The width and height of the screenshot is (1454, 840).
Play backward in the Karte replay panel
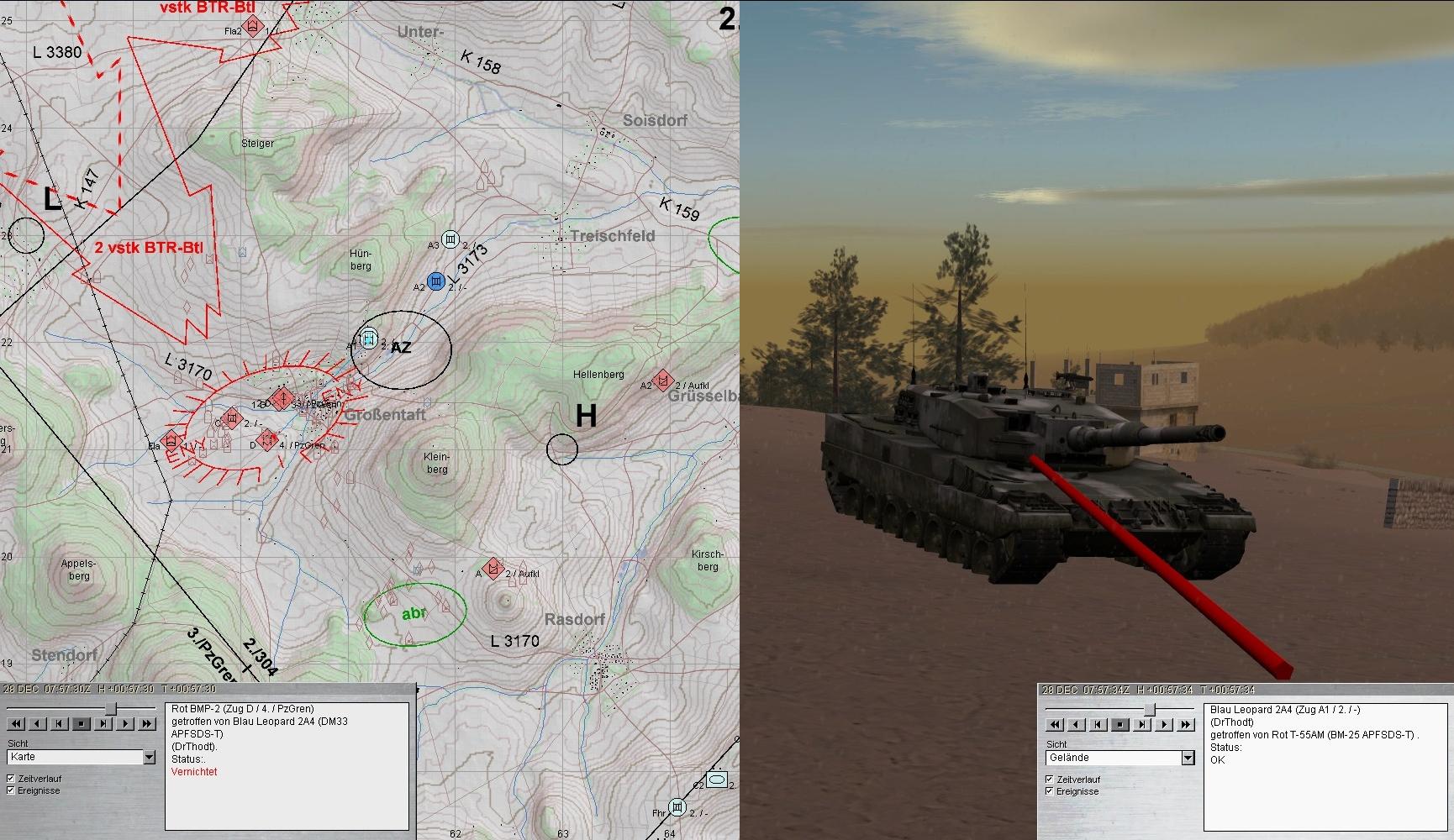38,723
